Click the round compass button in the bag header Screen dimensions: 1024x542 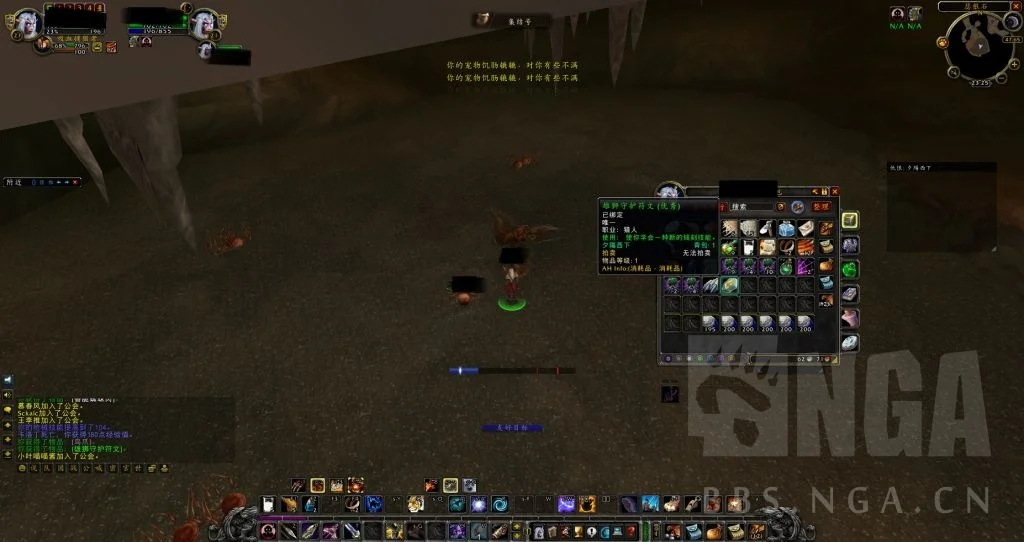798,207
